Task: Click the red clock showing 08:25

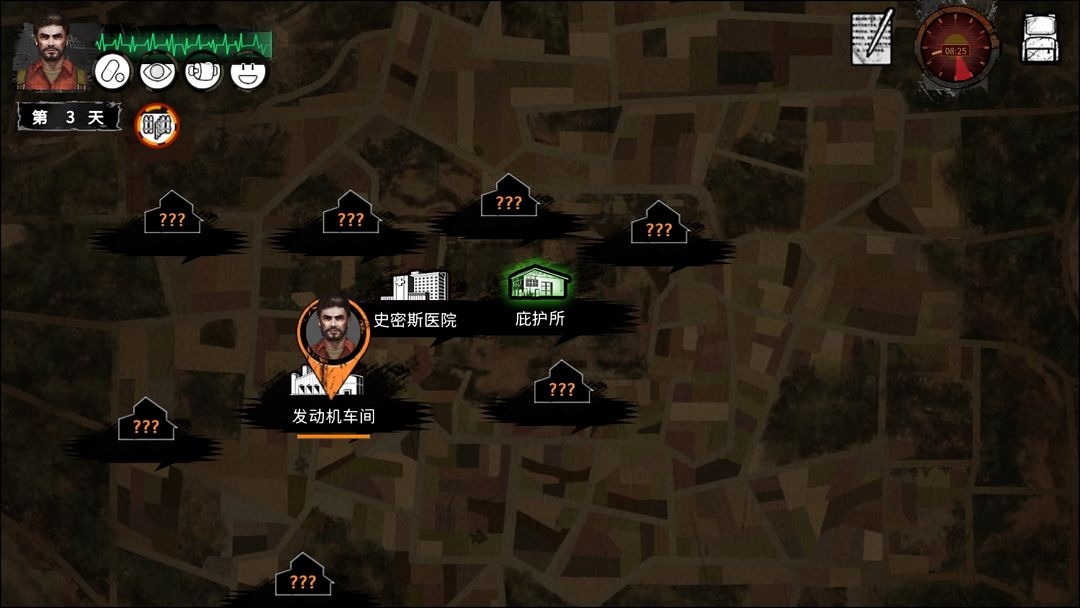Action: 954,46
